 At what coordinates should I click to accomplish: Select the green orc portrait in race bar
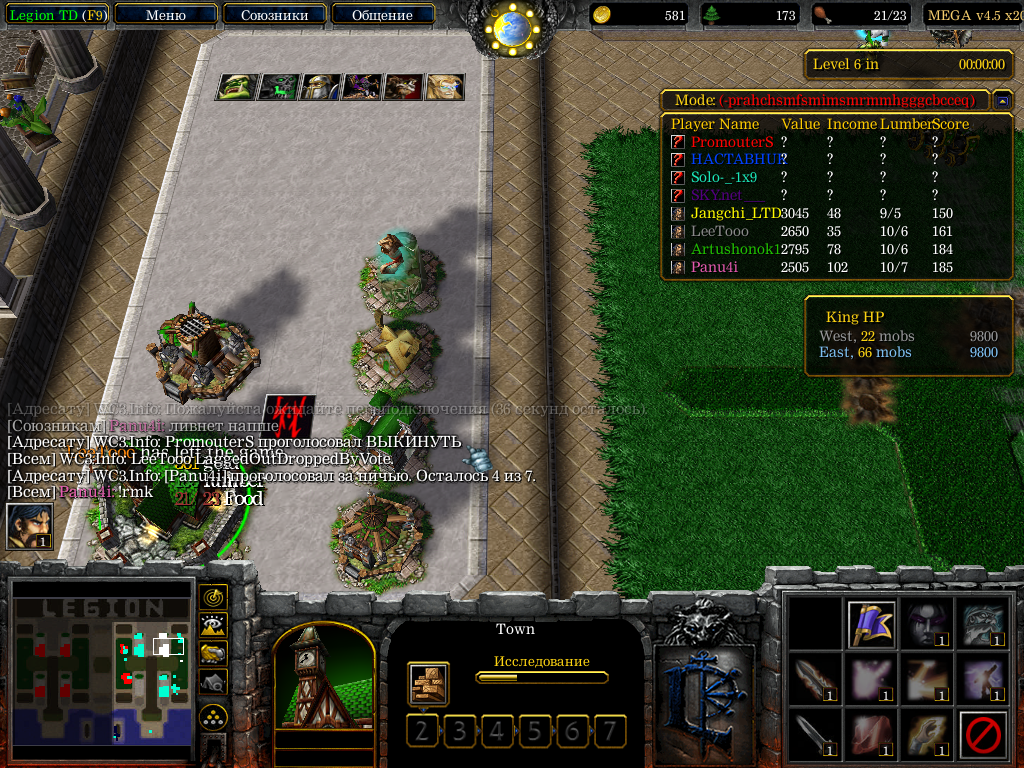[x=236, y=87]
